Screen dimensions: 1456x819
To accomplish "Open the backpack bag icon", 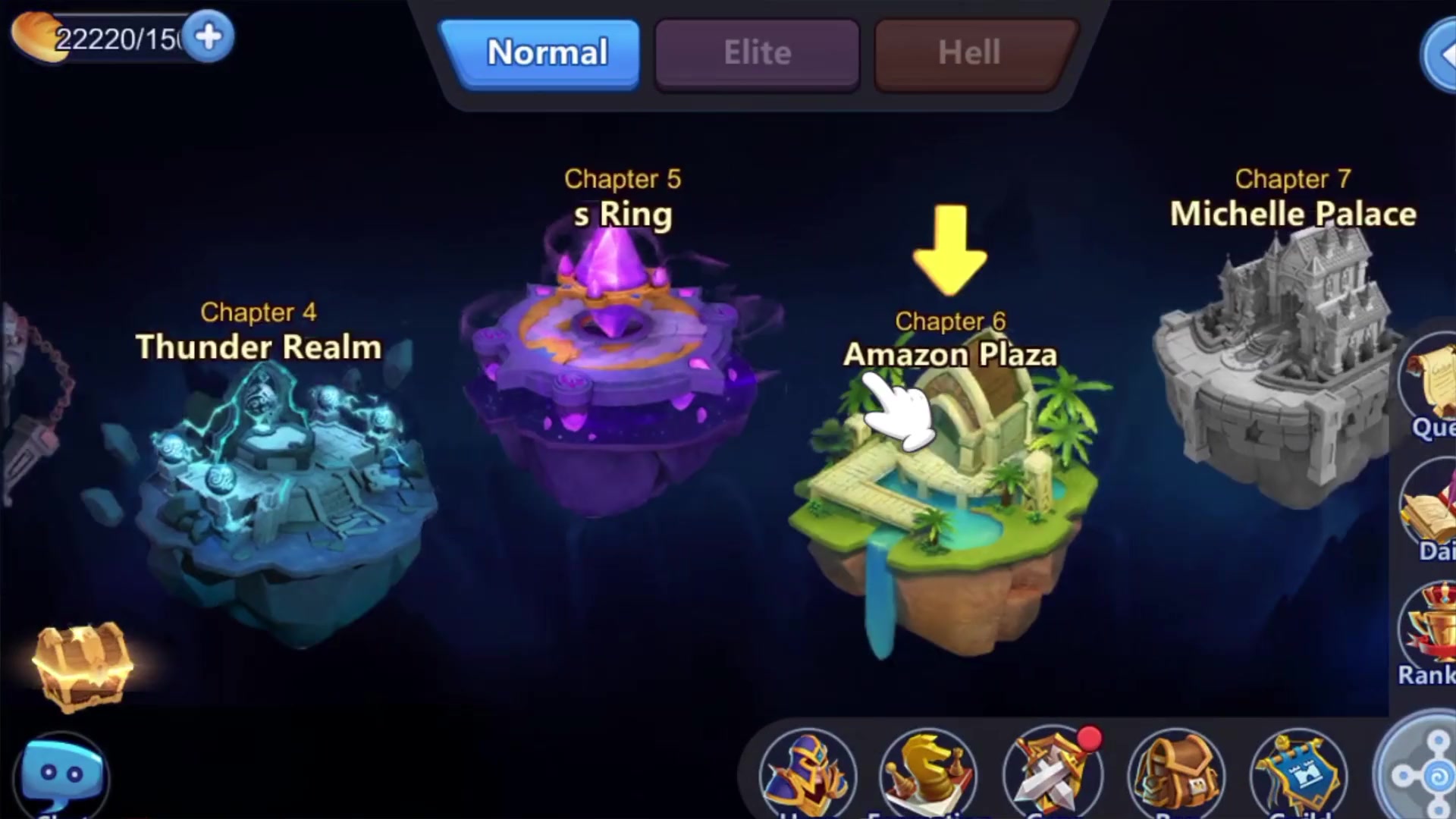I will (1175, 775).
